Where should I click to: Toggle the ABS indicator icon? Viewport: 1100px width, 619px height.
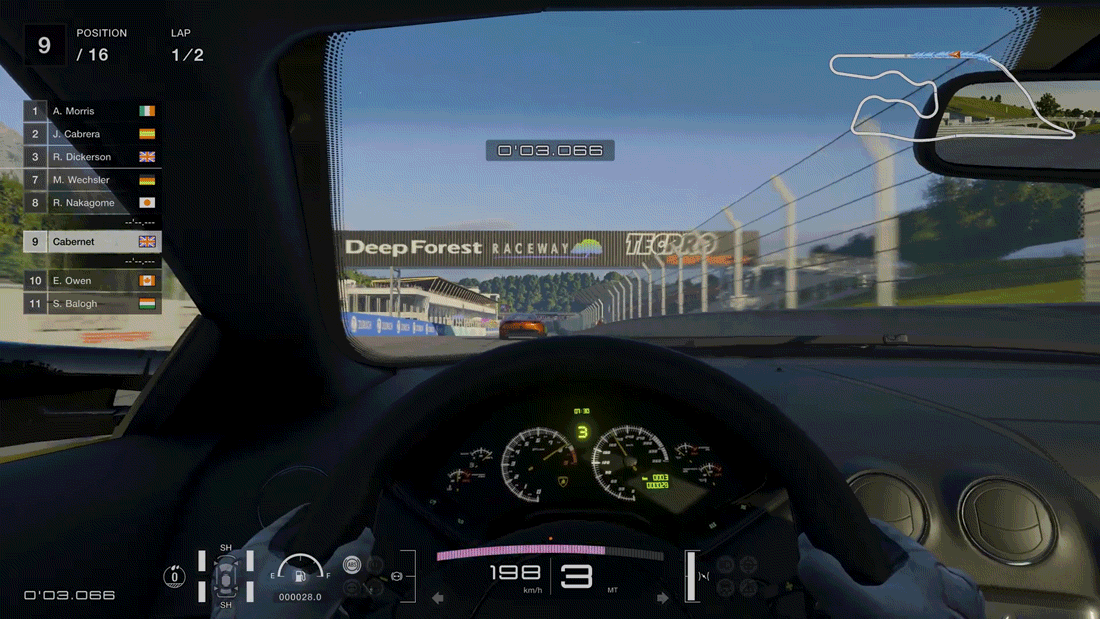pyautogui.click(x=352, y=566)
